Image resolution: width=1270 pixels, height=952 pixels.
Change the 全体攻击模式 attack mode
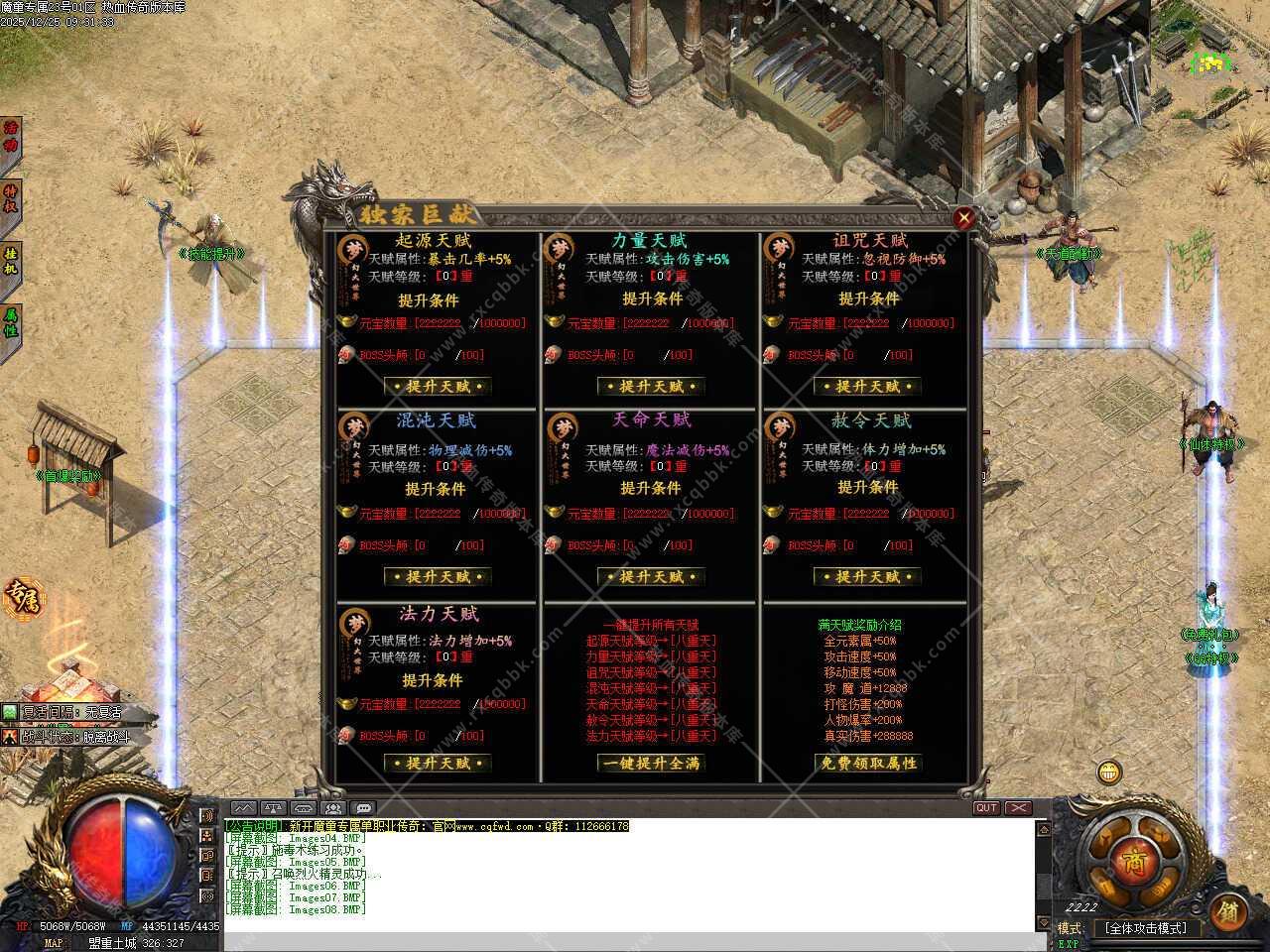point(1145,929)
